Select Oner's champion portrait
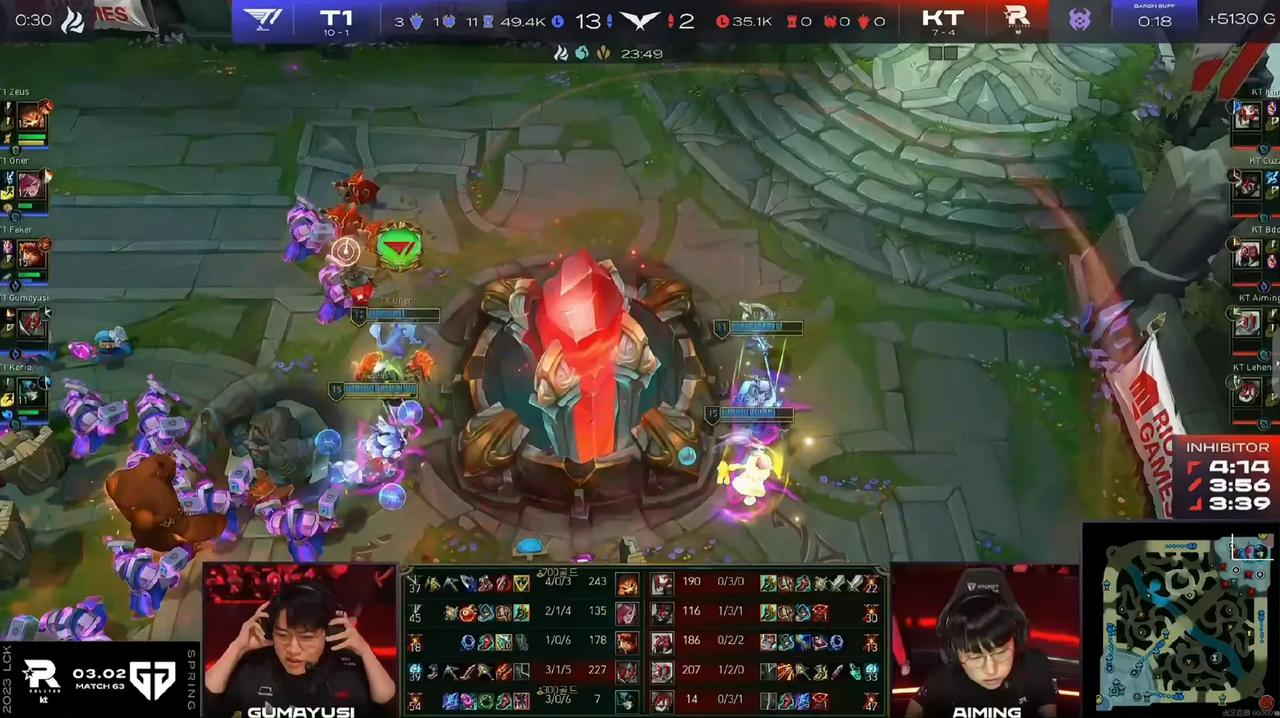The width and height of the screenshot is (1280, 718). click(x=30, y=184)
